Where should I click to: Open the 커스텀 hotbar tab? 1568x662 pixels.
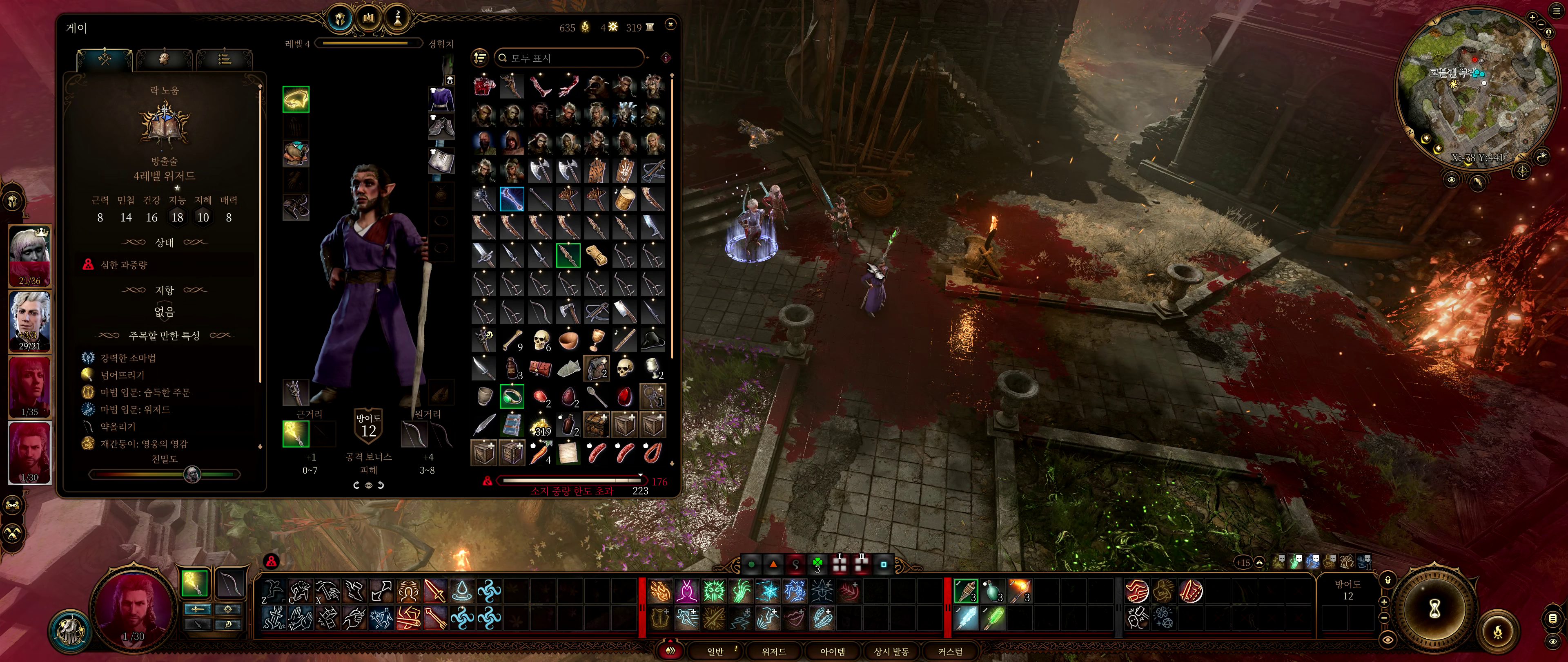pos(949,651)
